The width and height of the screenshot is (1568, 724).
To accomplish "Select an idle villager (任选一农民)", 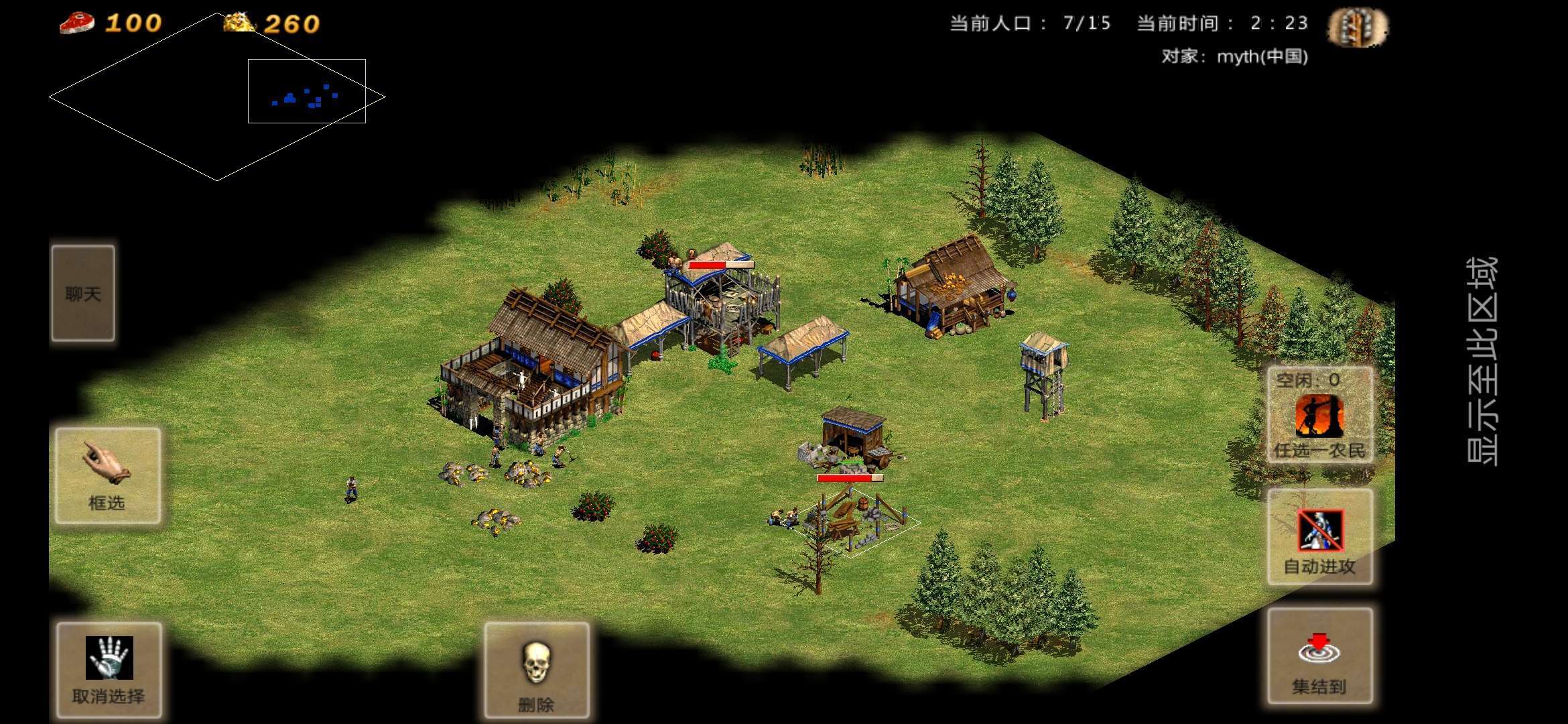I will pyautogui.click(x=1319, y=416).
